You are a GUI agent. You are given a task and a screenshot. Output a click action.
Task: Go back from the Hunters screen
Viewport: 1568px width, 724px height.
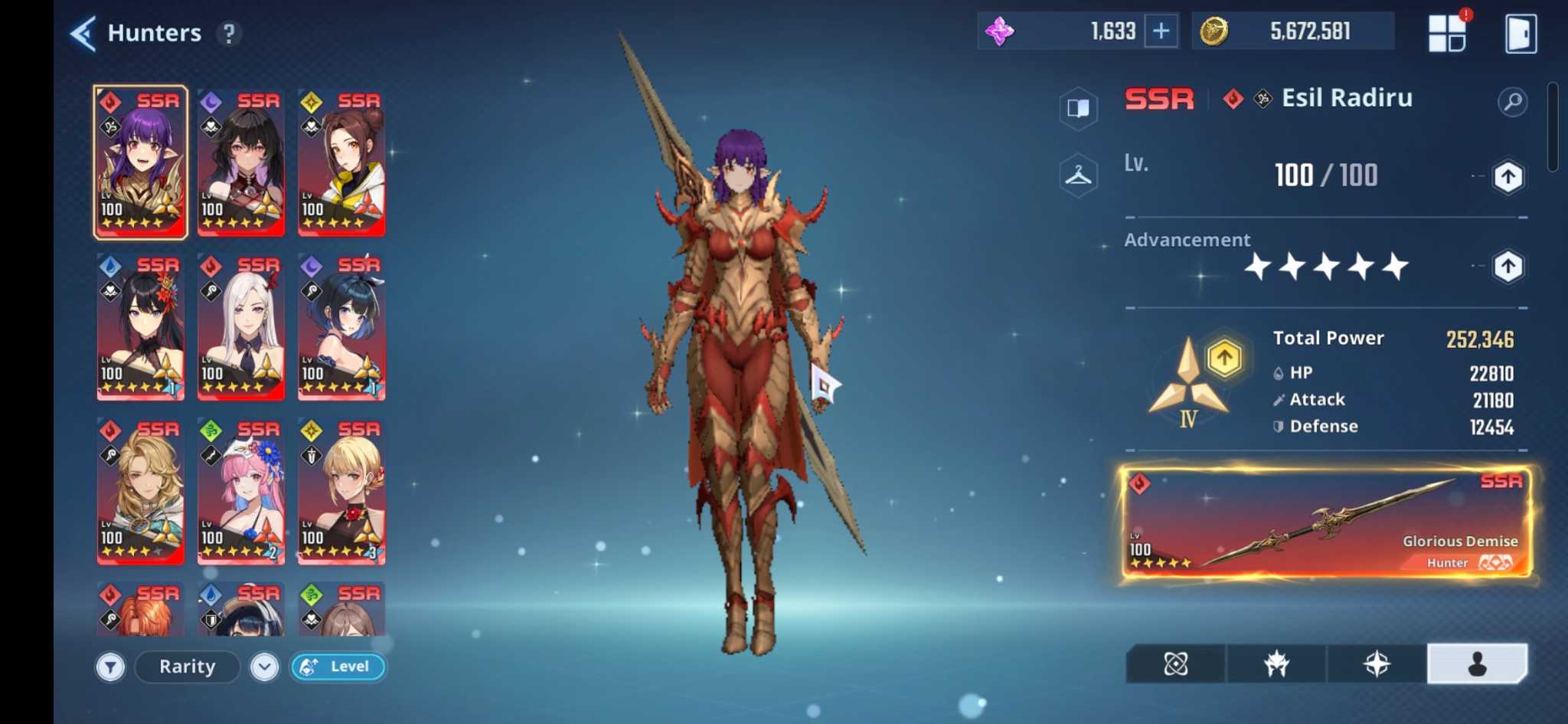[x=83, y=34]
